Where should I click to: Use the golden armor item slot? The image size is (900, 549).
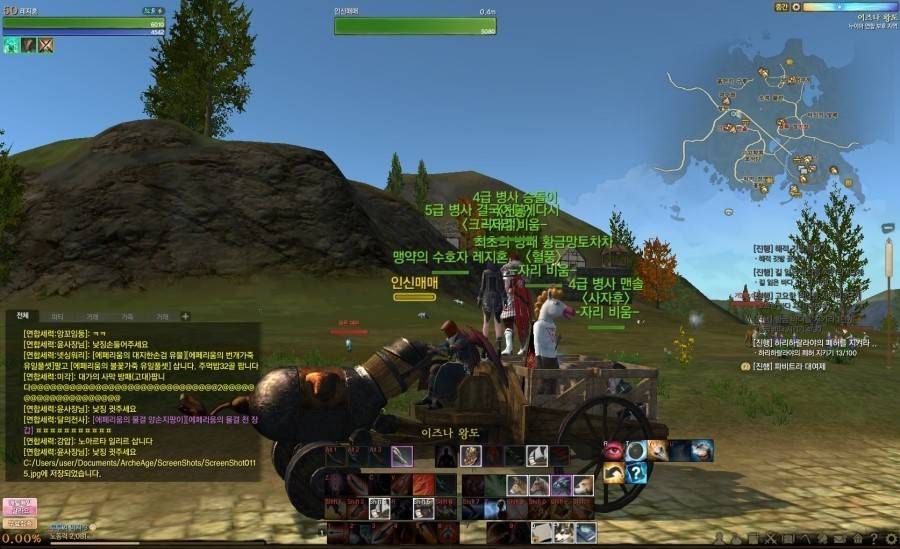click(470, 456)
